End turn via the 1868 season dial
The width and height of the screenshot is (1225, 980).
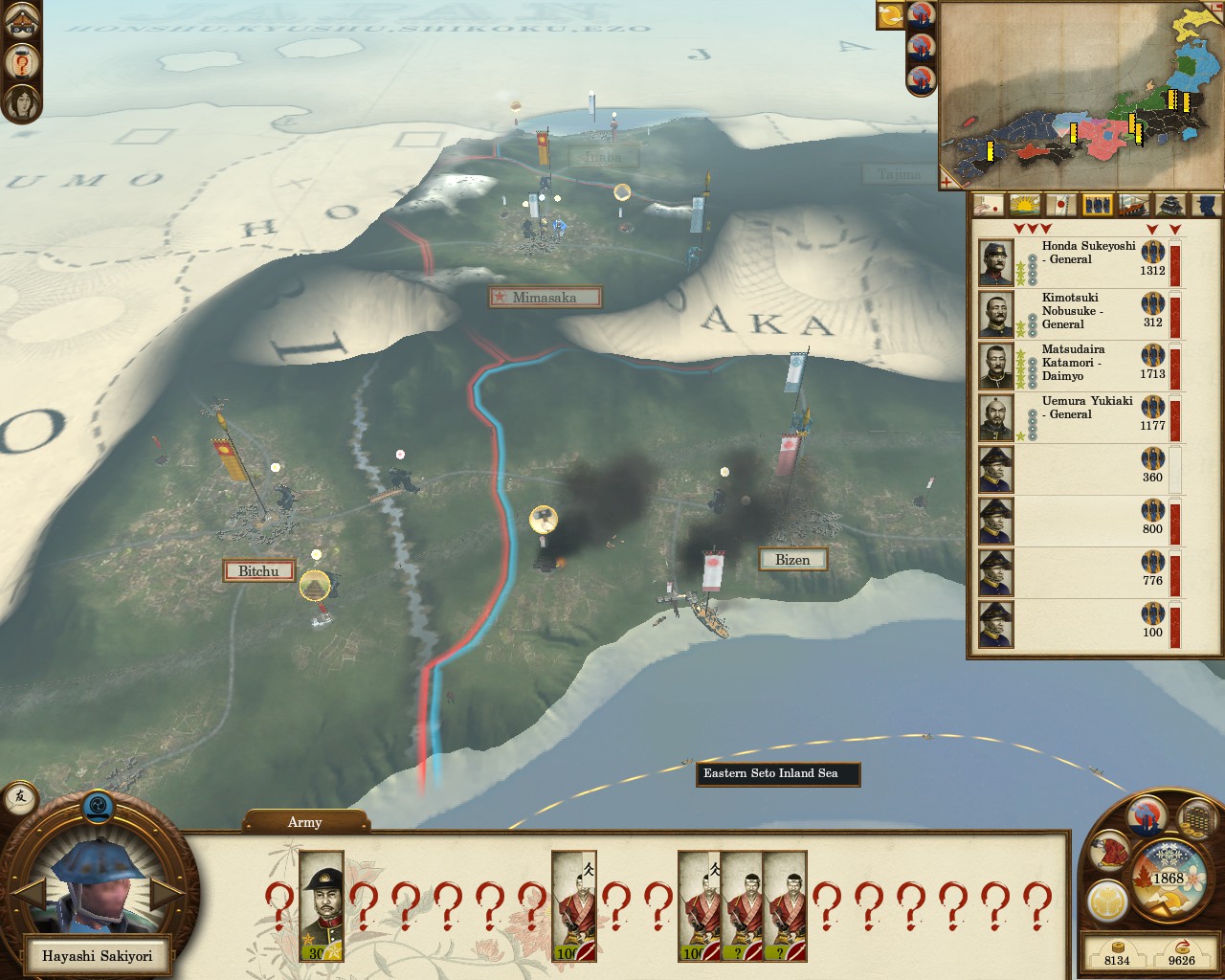tap(1168, 879)
